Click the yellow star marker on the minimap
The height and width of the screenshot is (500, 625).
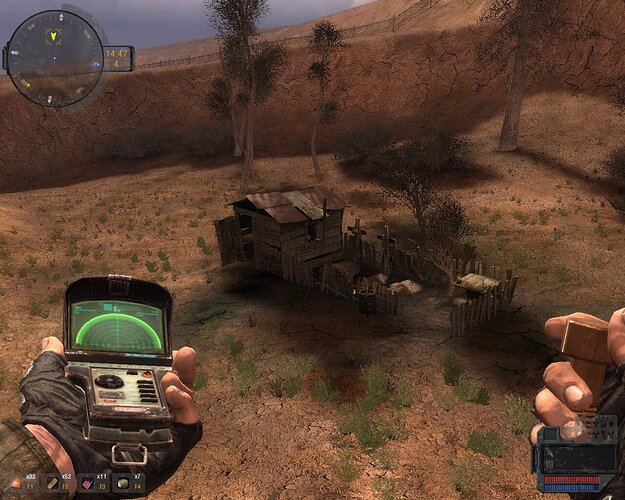pos(27,83)
